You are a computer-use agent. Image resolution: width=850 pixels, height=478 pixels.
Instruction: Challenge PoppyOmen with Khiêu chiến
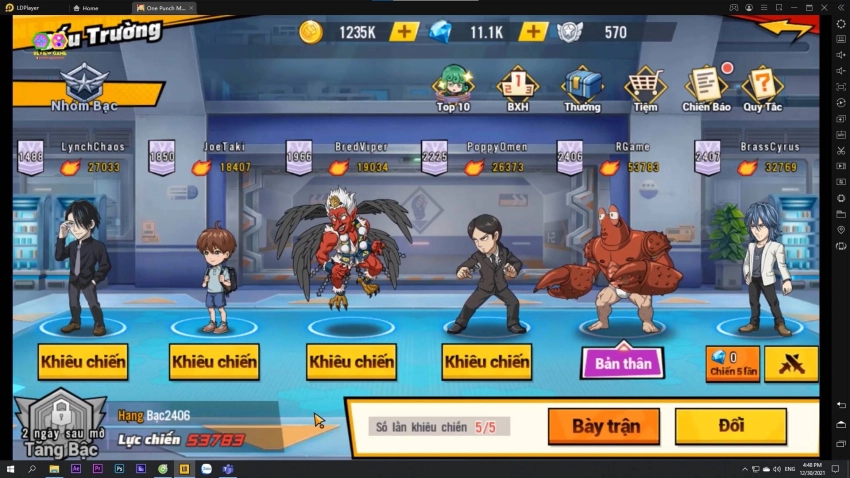pos(487,361)
